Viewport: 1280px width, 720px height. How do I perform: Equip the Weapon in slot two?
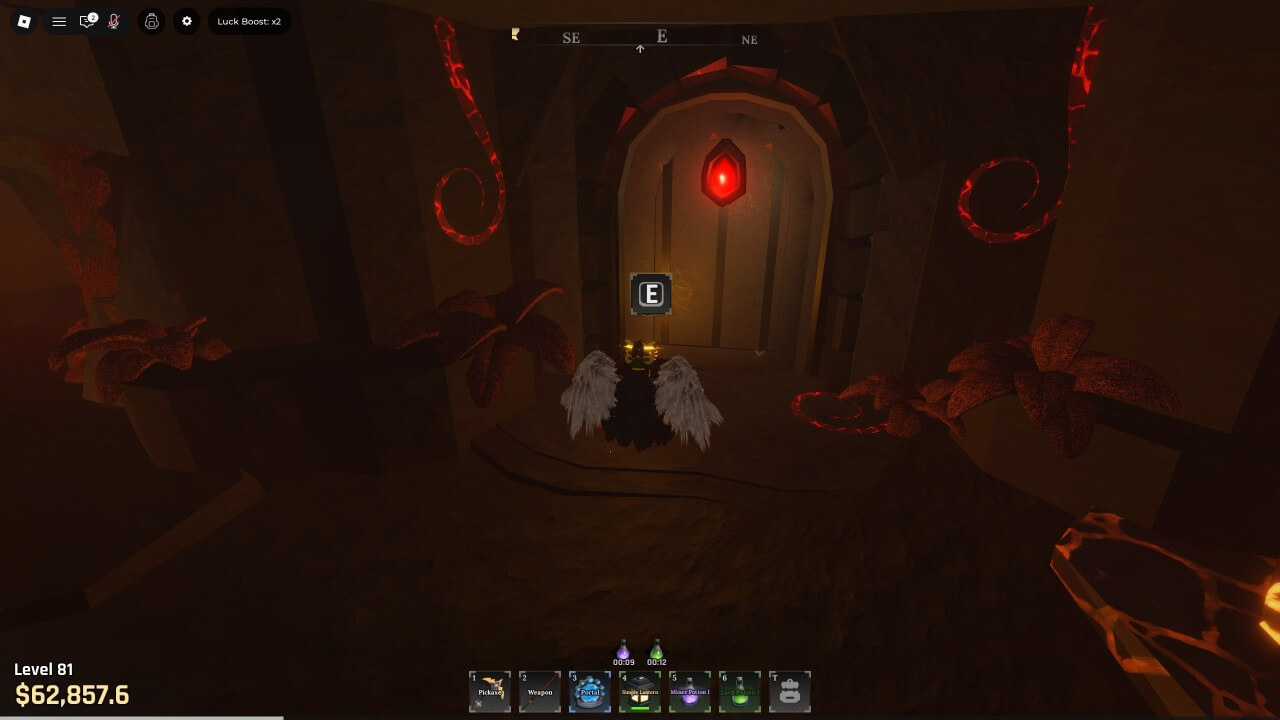540,691
